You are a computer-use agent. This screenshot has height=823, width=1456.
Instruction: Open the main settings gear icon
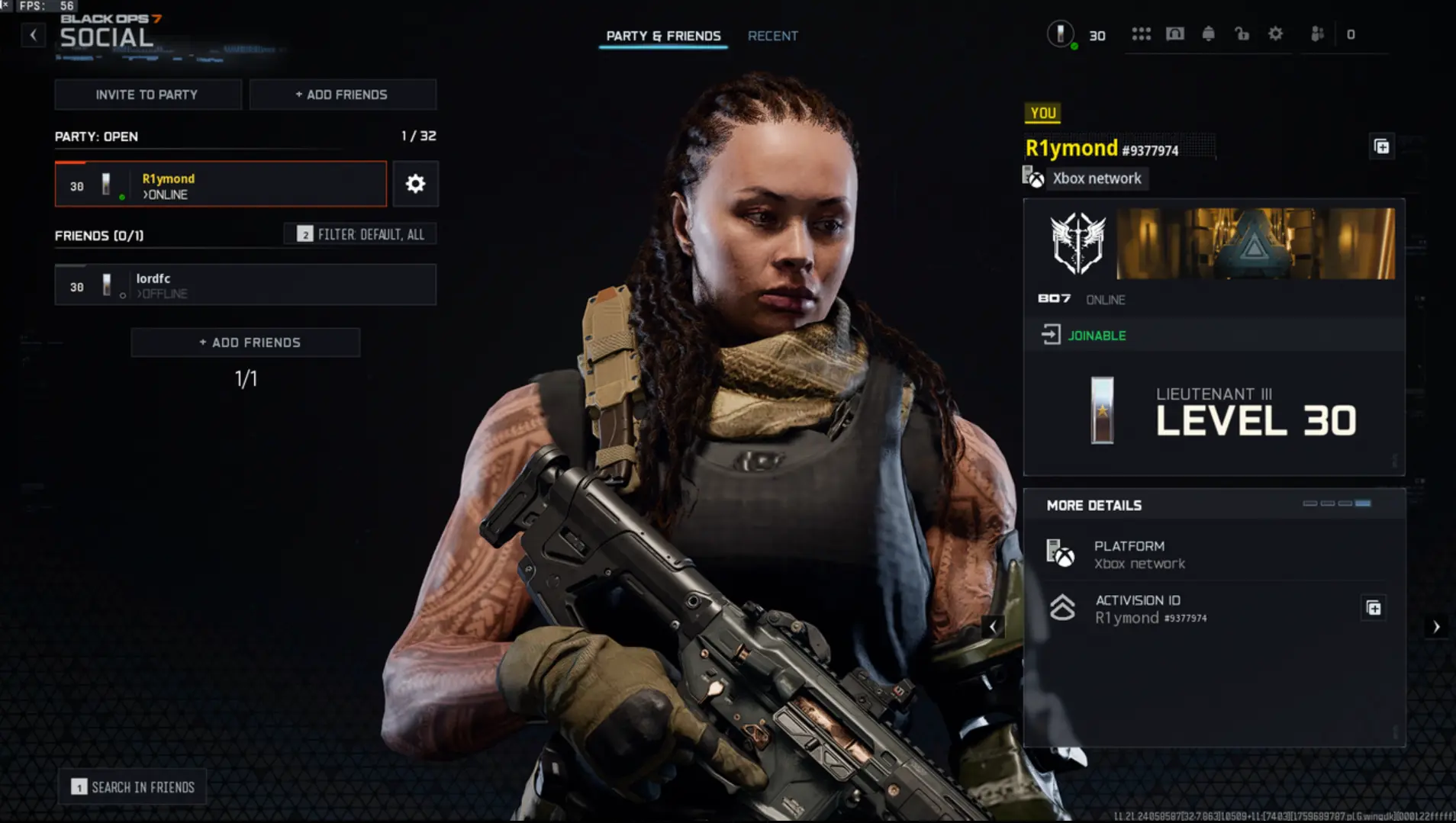pos(1276,34)
